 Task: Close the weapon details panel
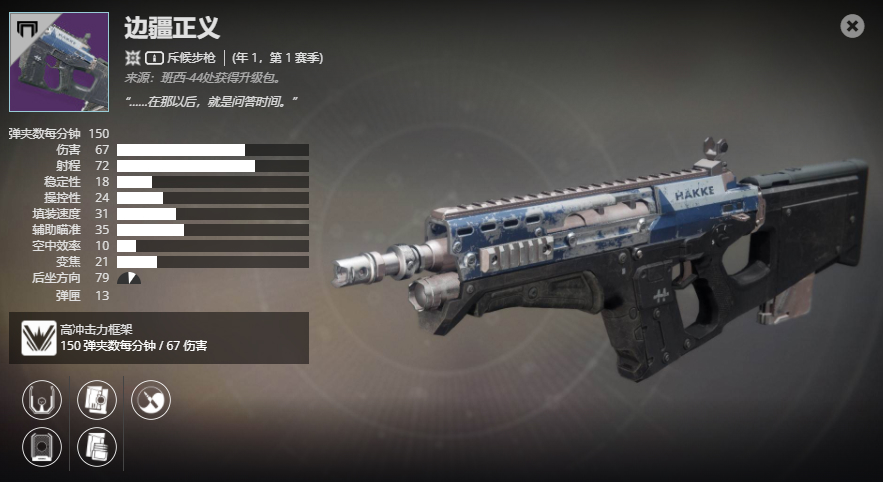point(852,26)
